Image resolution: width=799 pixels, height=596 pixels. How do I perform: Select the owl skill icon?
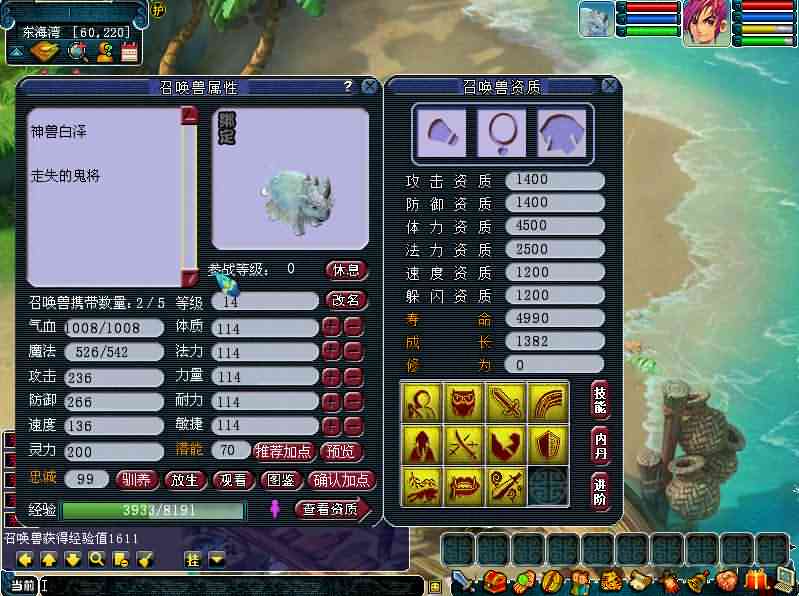[x=464, y=401]
